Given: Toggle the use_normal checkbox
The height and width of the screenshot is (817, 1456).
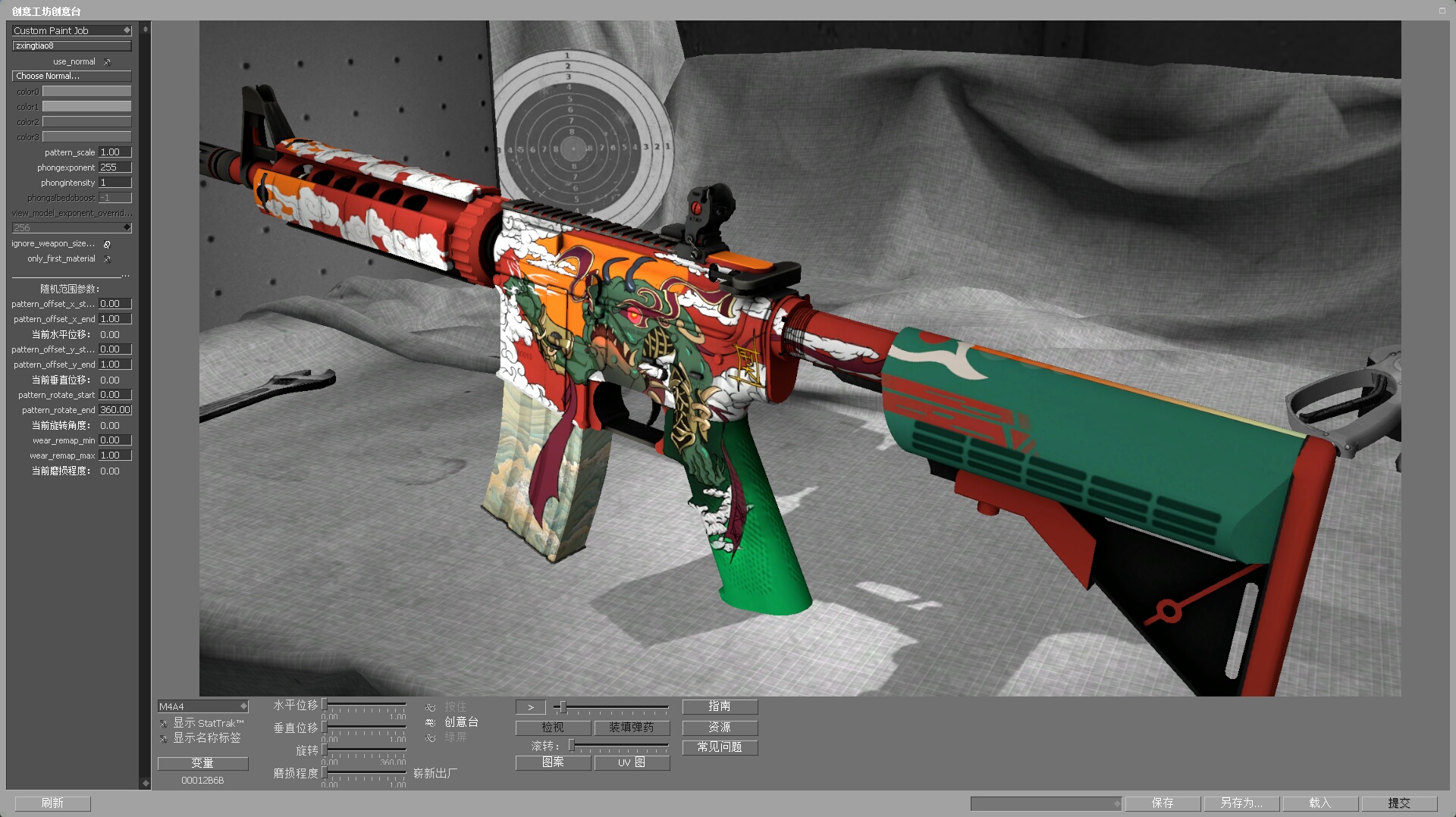Looking at the screenshot, I should pos(107,62).
